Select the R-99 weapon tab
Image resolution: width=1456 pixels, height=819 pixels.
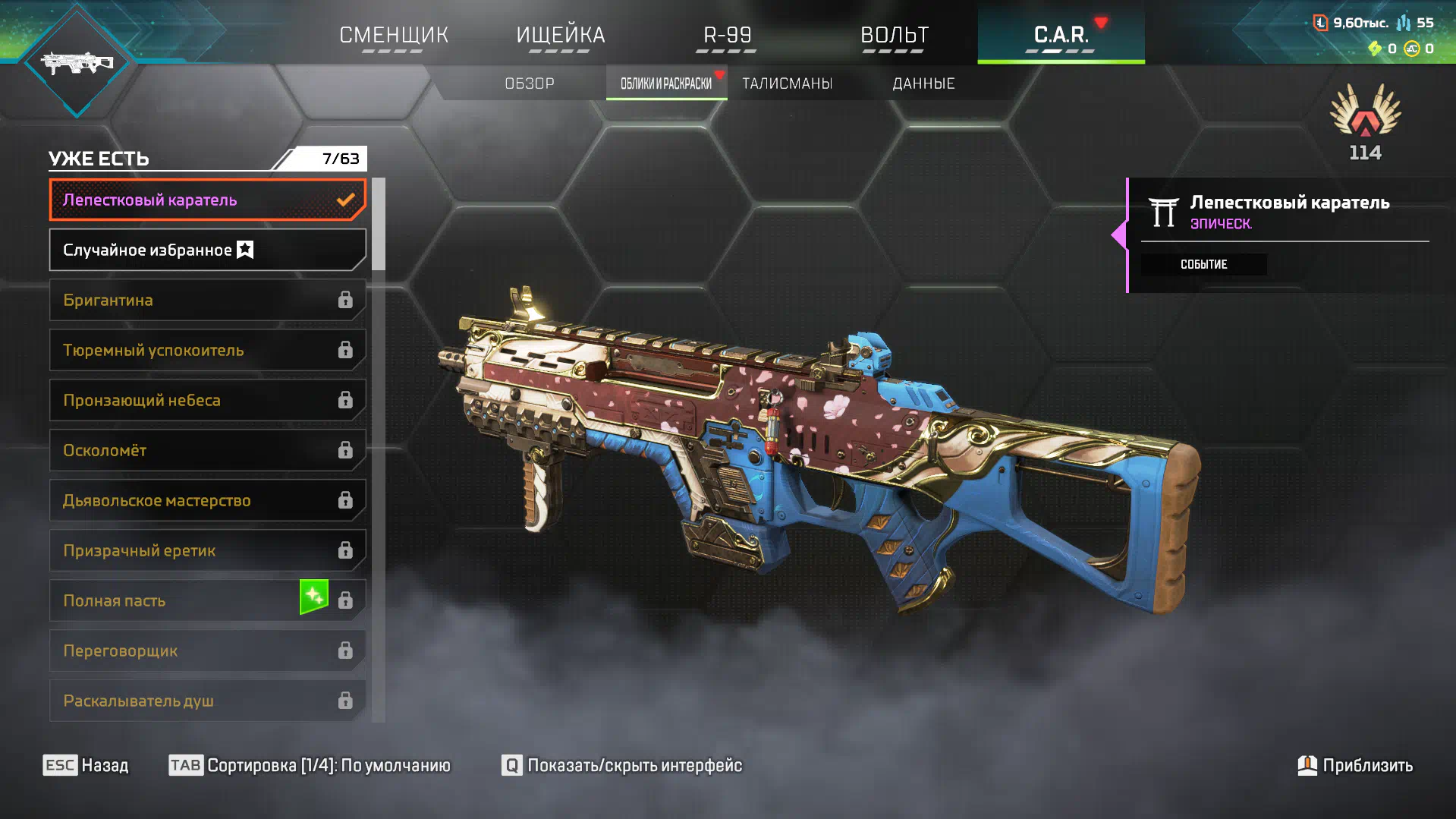pos(727,35)
